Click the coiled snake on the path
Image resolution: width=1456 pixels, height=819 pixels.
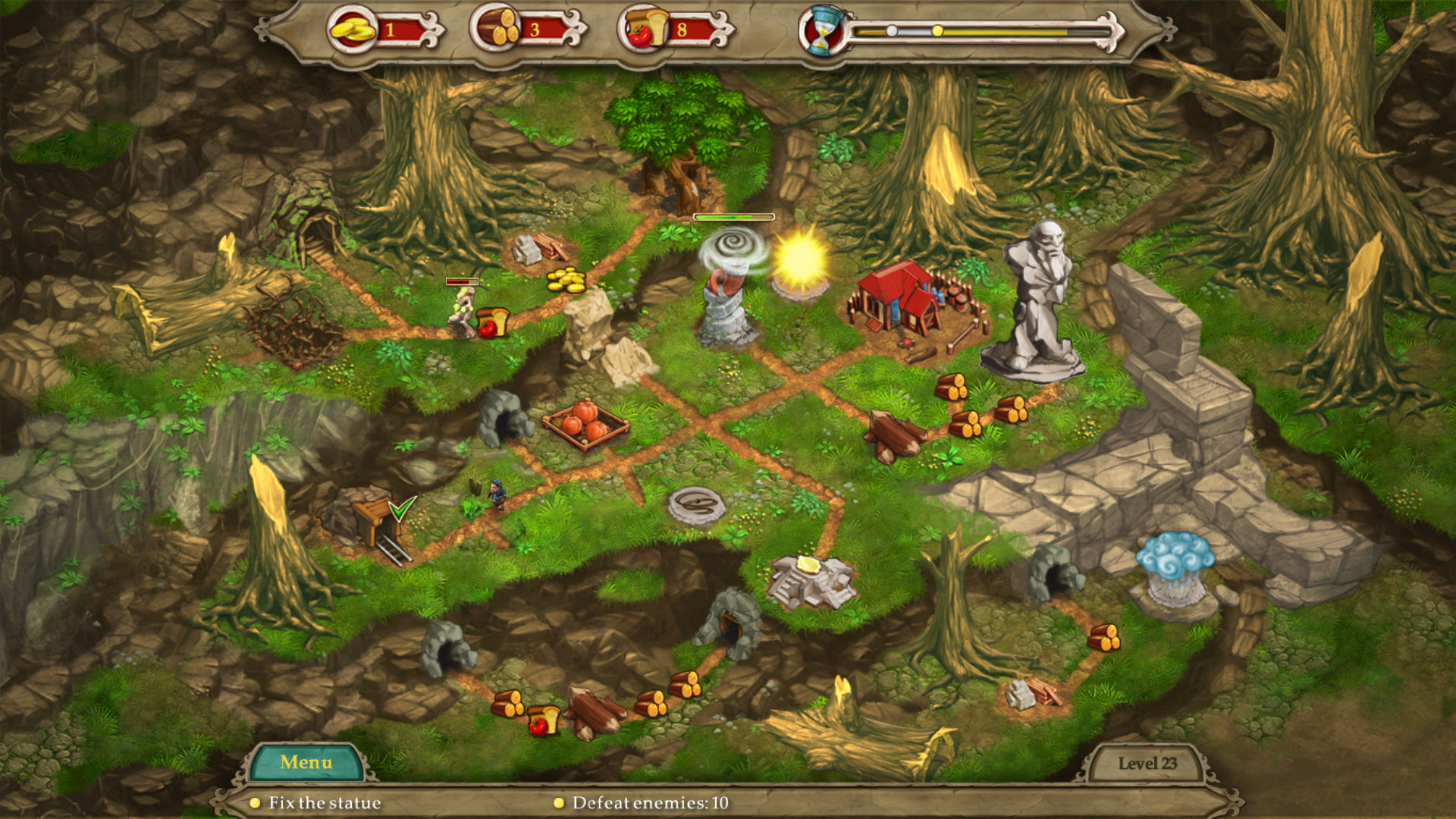click(x=698, y=503)
